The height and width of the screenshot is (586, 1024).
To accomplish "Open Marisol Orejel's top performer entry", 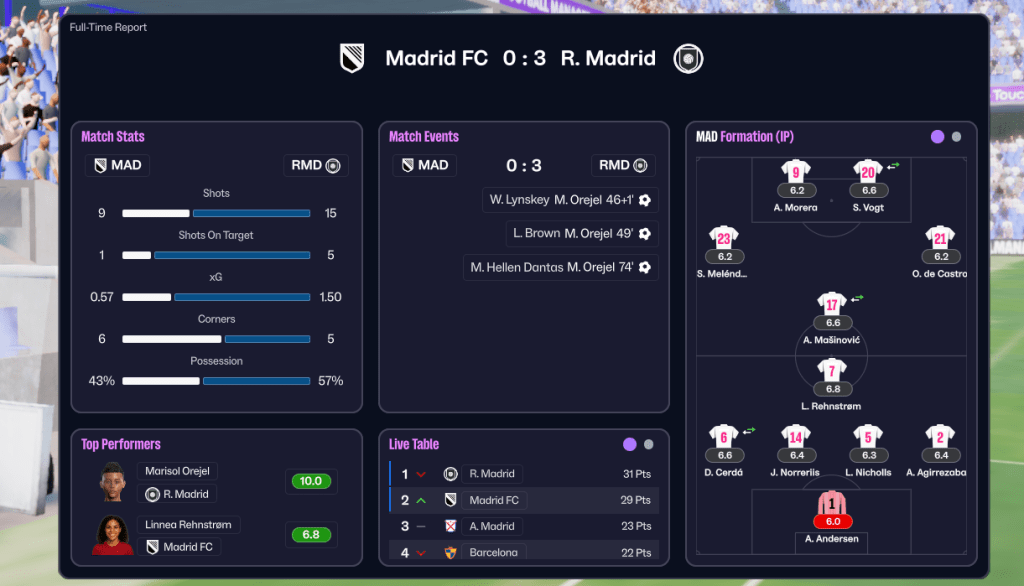I will 179,471.
